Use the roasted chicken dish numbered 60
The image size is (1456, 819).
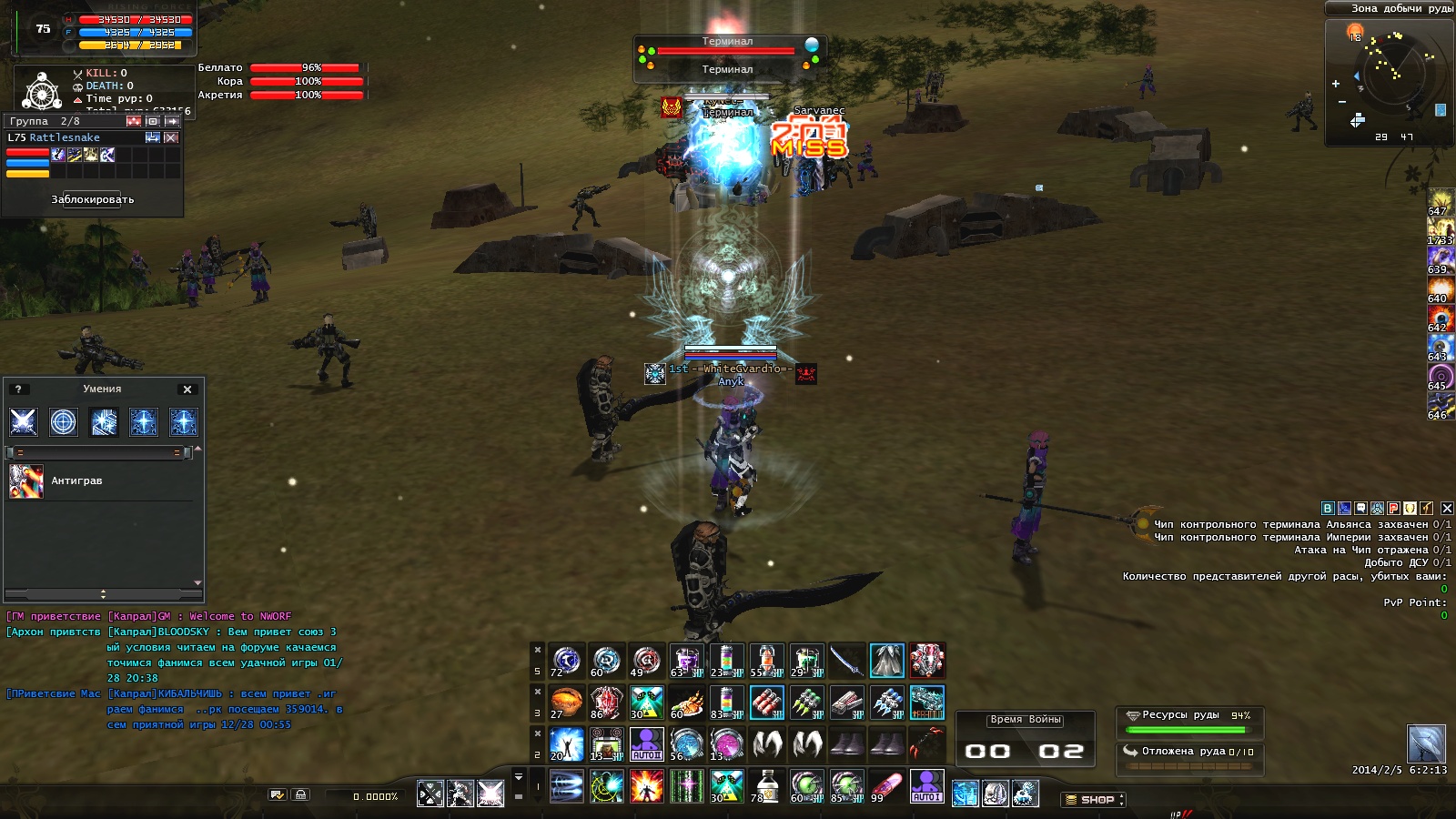687,703
